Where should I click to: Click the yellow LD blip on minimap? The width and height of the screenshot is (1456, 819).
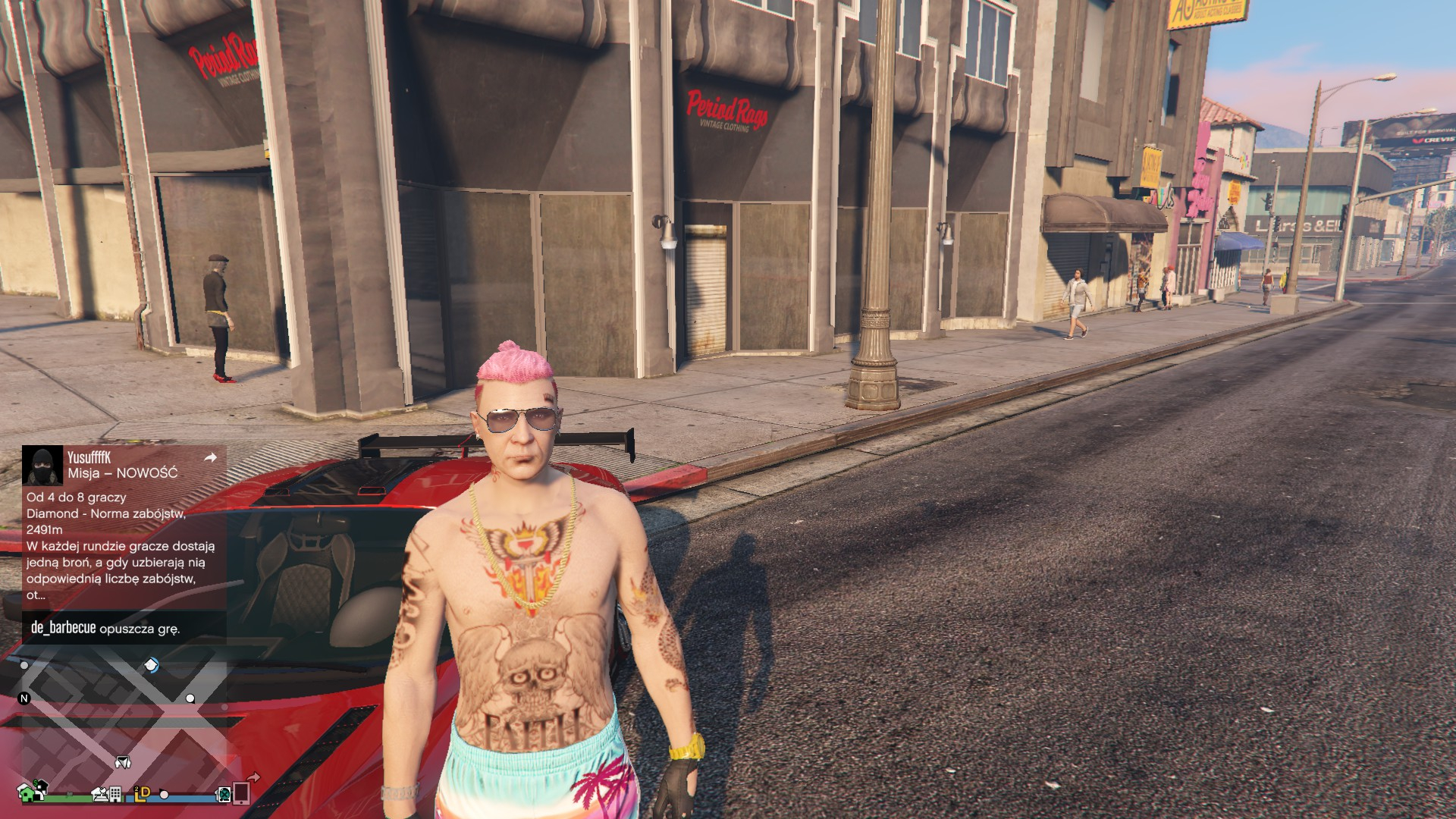click(142, 792)
